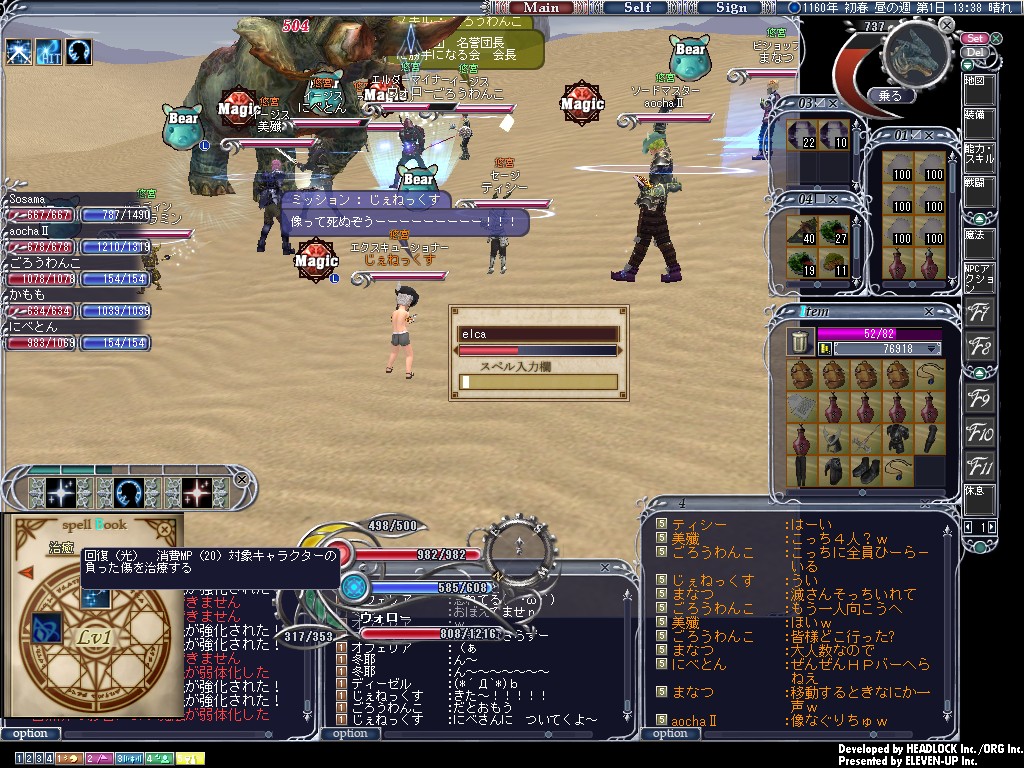Open the option button under the left chat log
The image size is (1024, 768).
click(x=30, y=733)
